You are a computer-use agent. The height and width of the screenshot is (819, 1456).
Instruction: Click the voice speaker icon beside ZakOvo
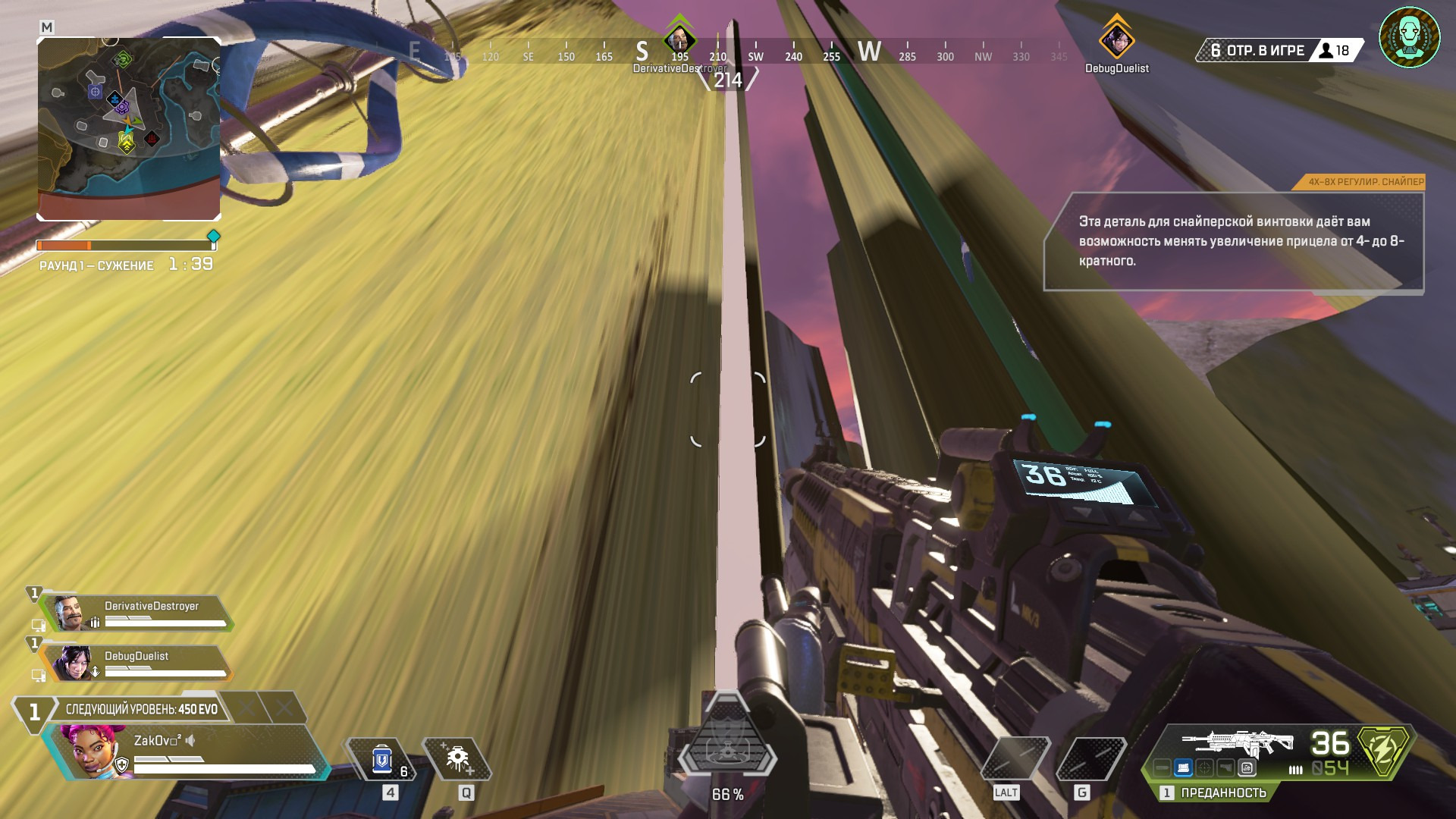coord(190,740)
